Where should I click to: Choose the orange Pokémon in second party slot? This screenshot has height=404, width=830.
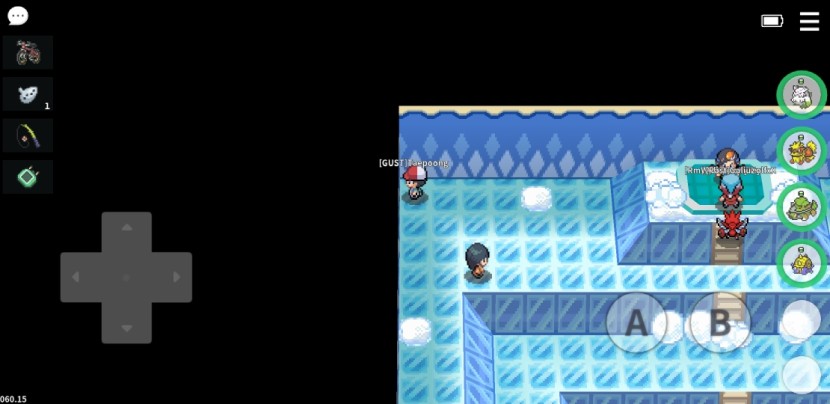(x=801, y=151)
